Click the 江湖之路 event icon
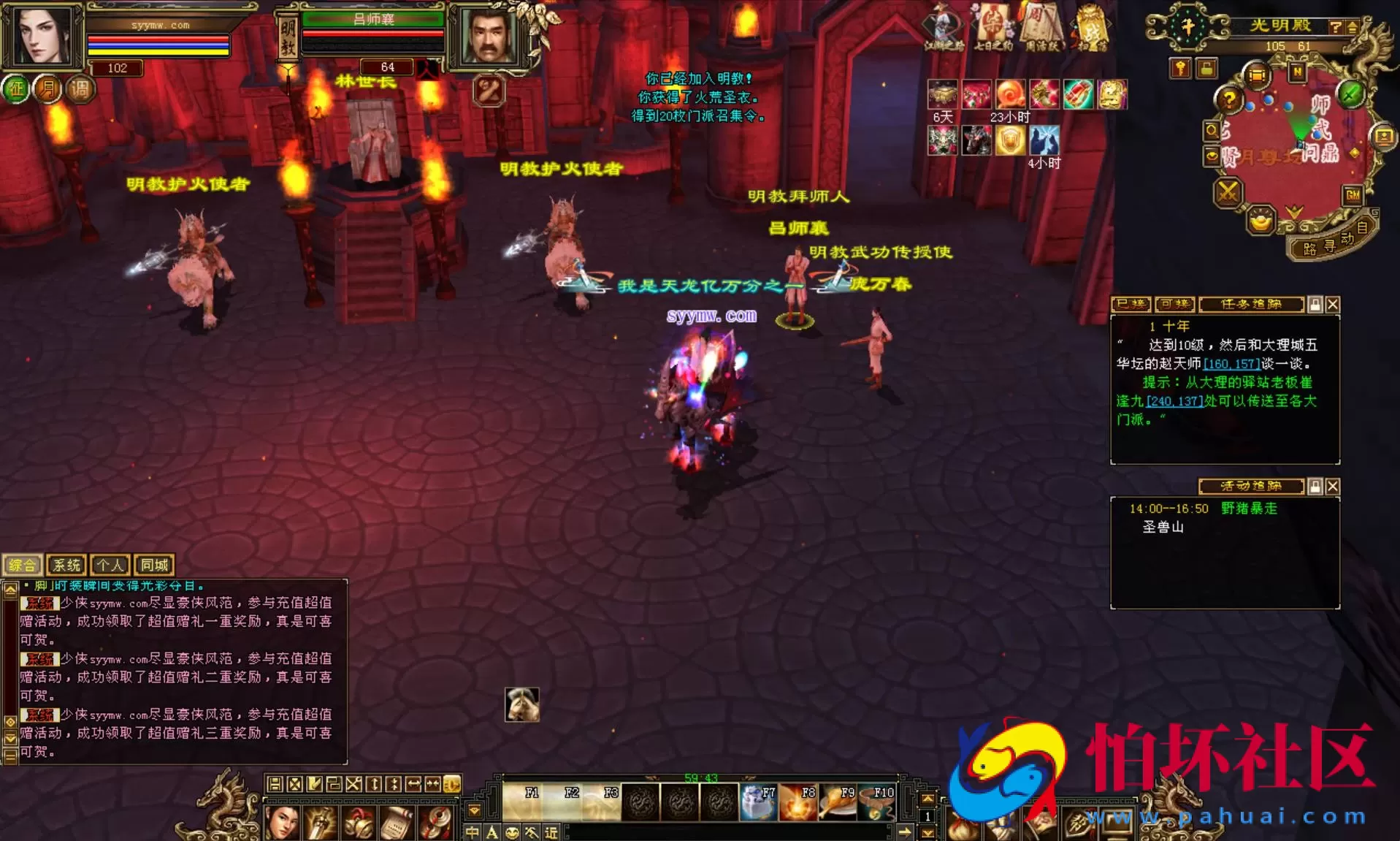 (x=944, y=27)
